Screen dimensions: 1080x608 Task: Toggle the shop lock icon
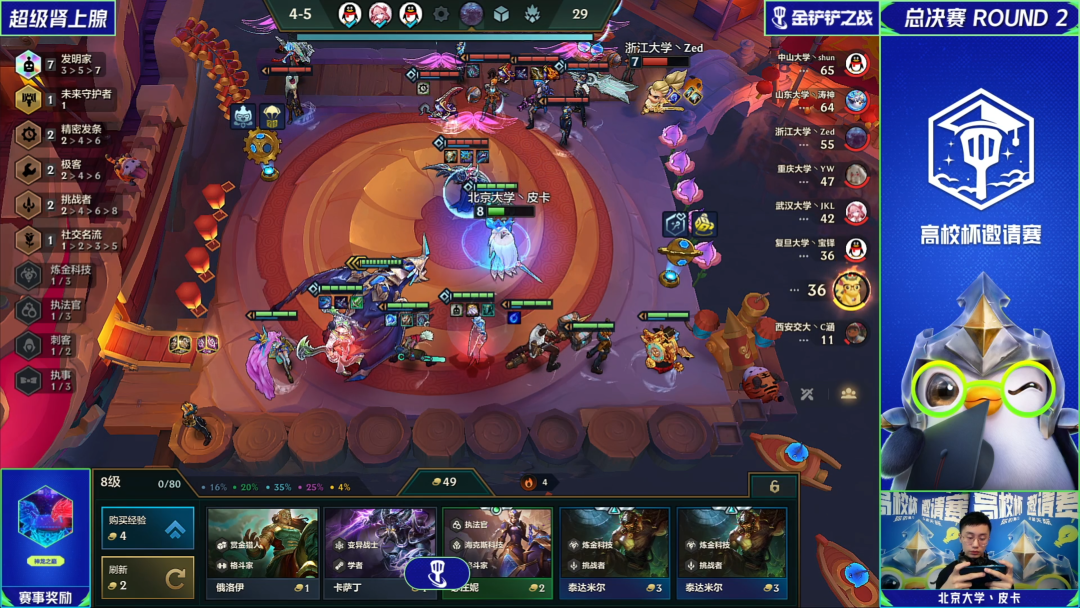coord(774,486)
